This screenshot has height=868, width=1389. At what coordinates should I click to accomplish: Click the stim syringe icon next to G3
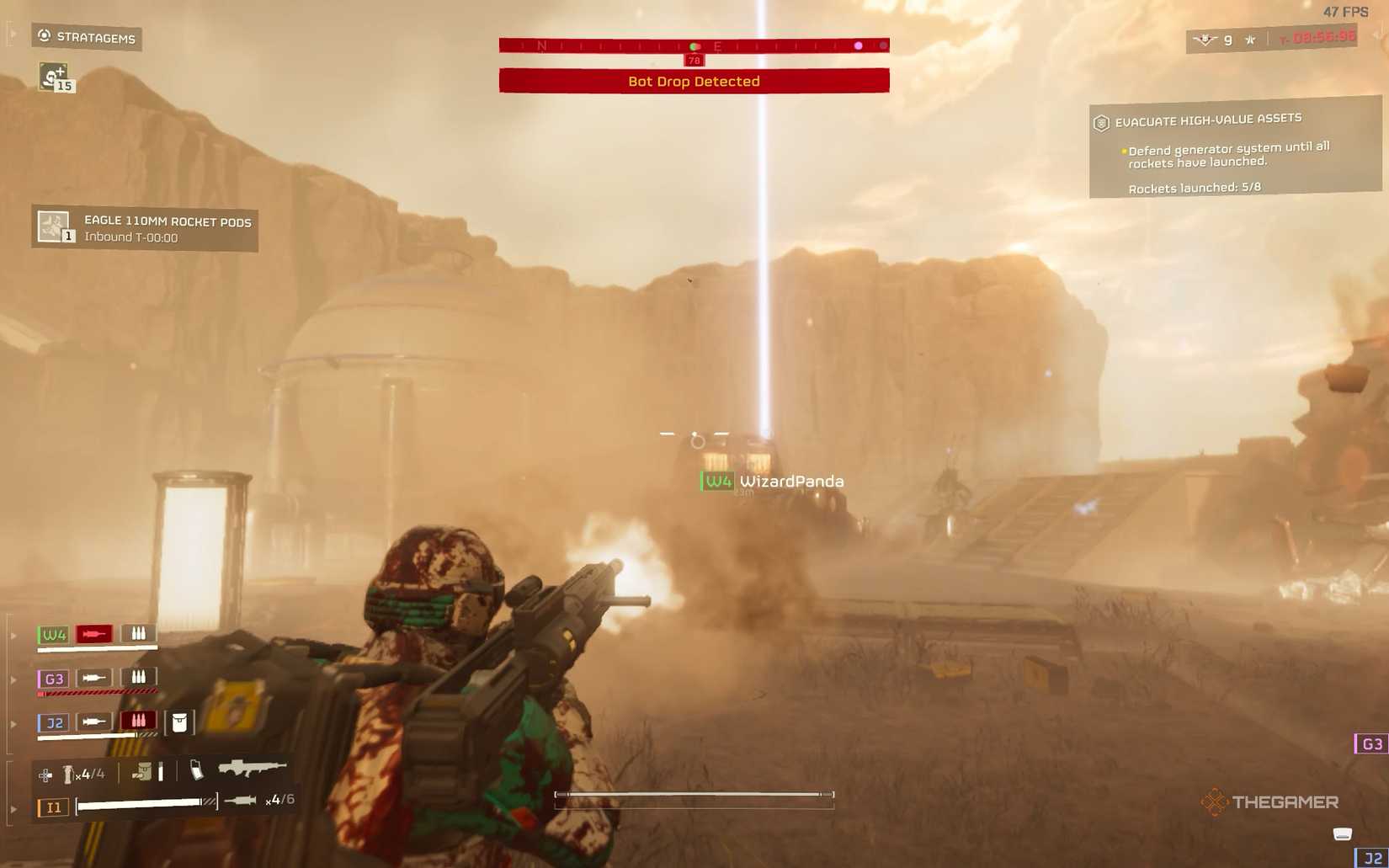94,677
